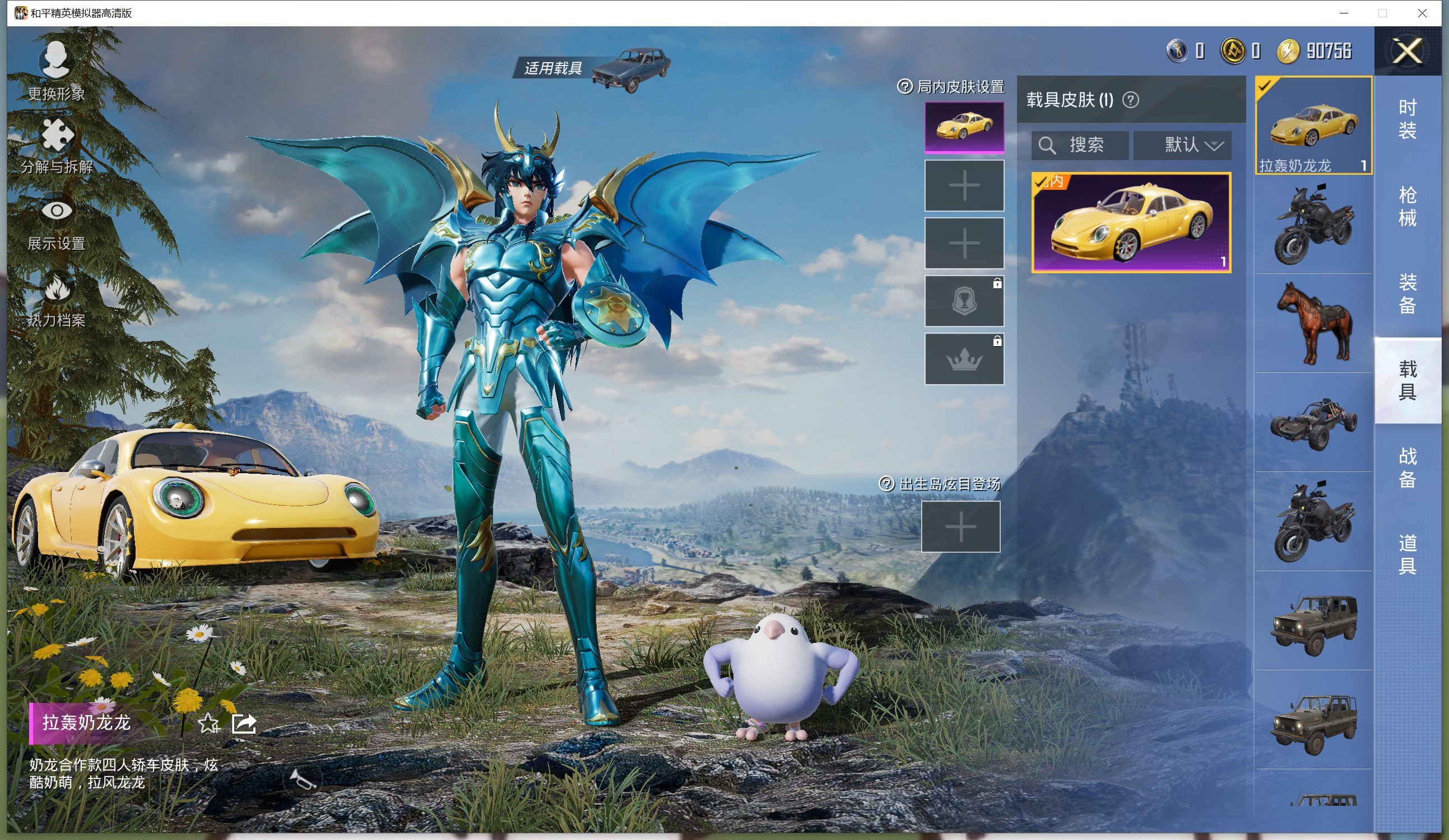Share the 拉轰奶龙龙 skin
Screen dimensions: 1449x840
pos(243,724)
